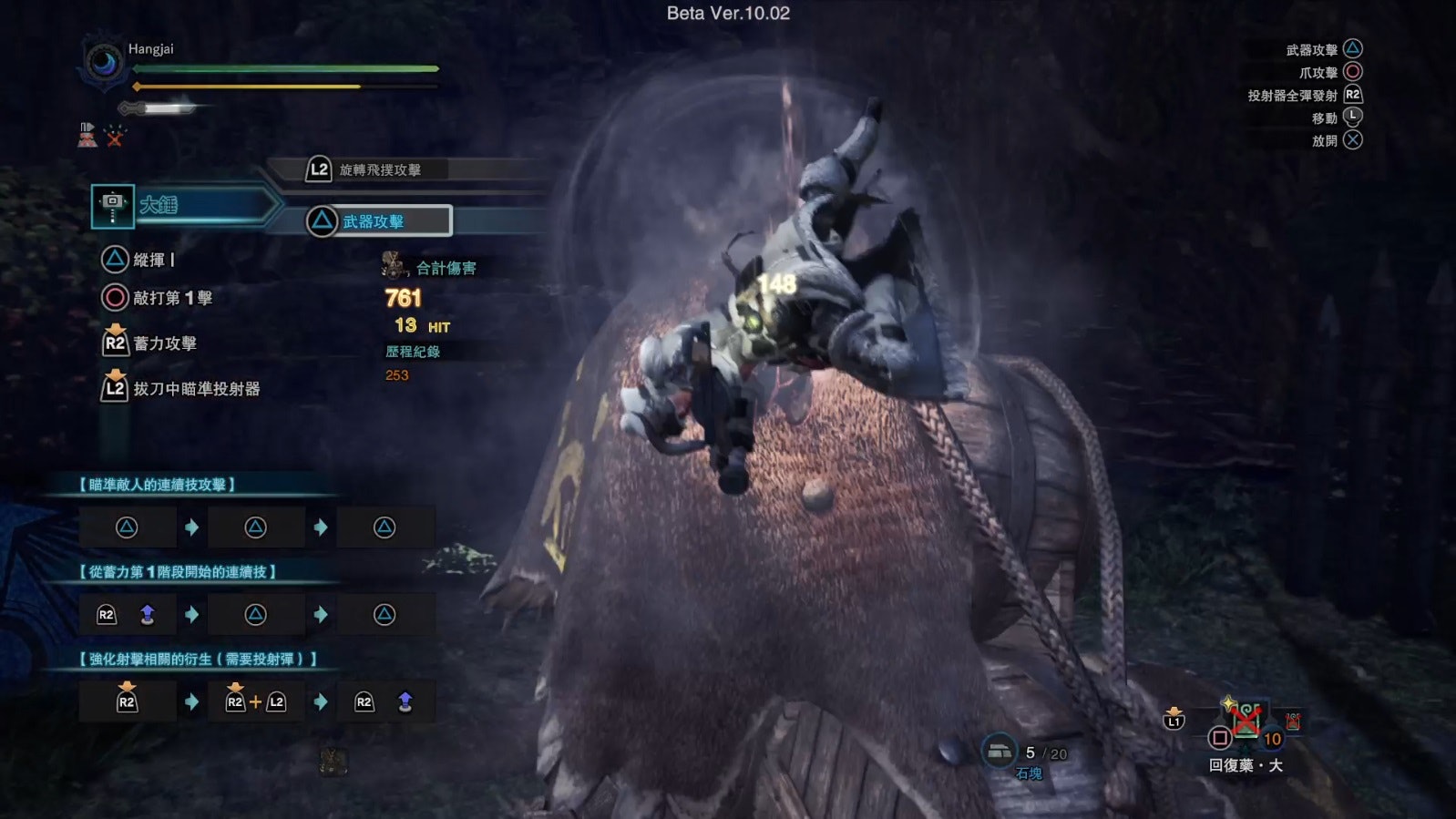The image size is (1456, 819).
Task: Select the 拔刀中瞄準投射器 move entry
Action: click(196, 389)
